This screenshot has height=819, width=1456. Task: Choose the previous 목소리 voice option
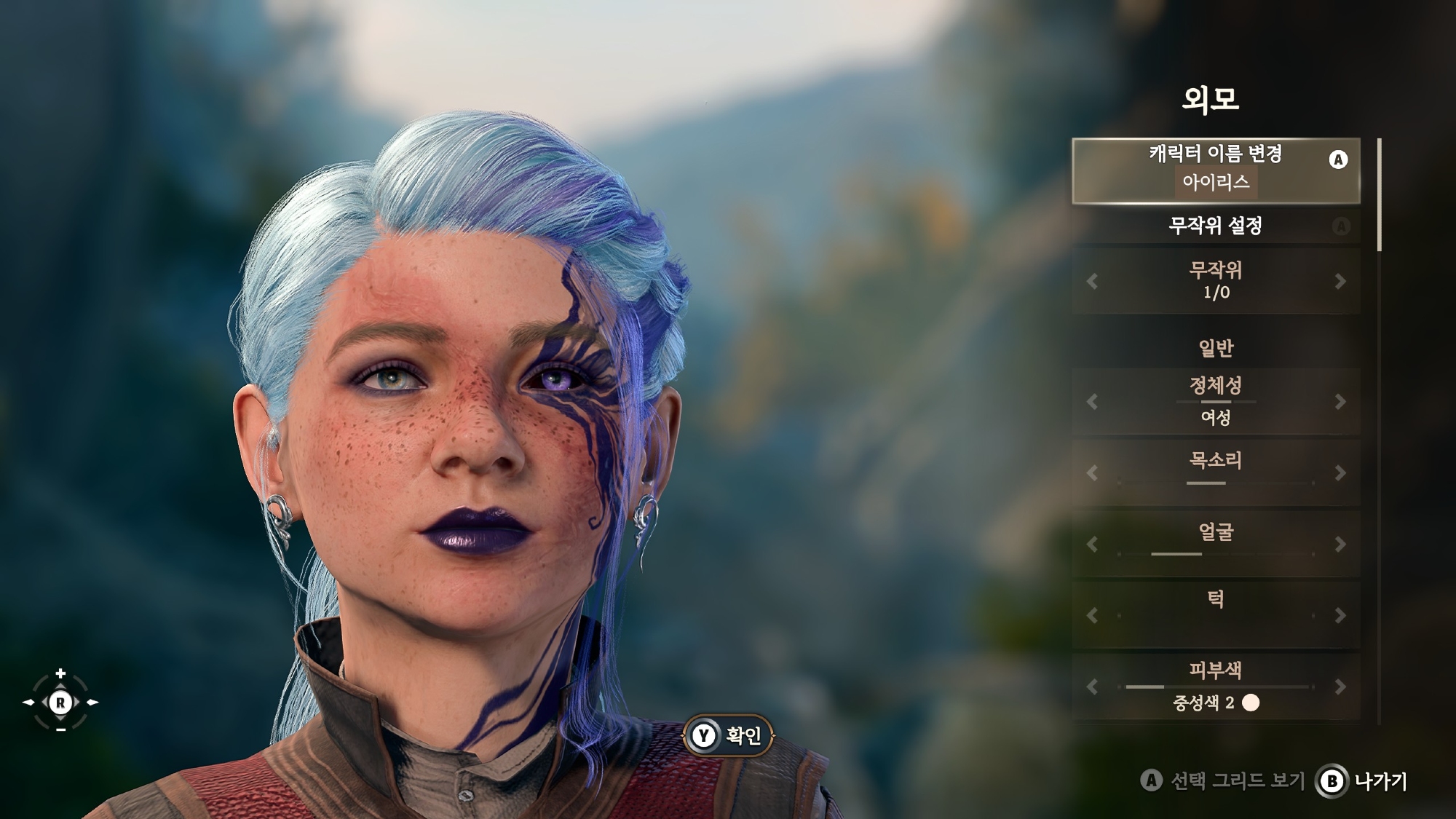[x=1091, y=473]
